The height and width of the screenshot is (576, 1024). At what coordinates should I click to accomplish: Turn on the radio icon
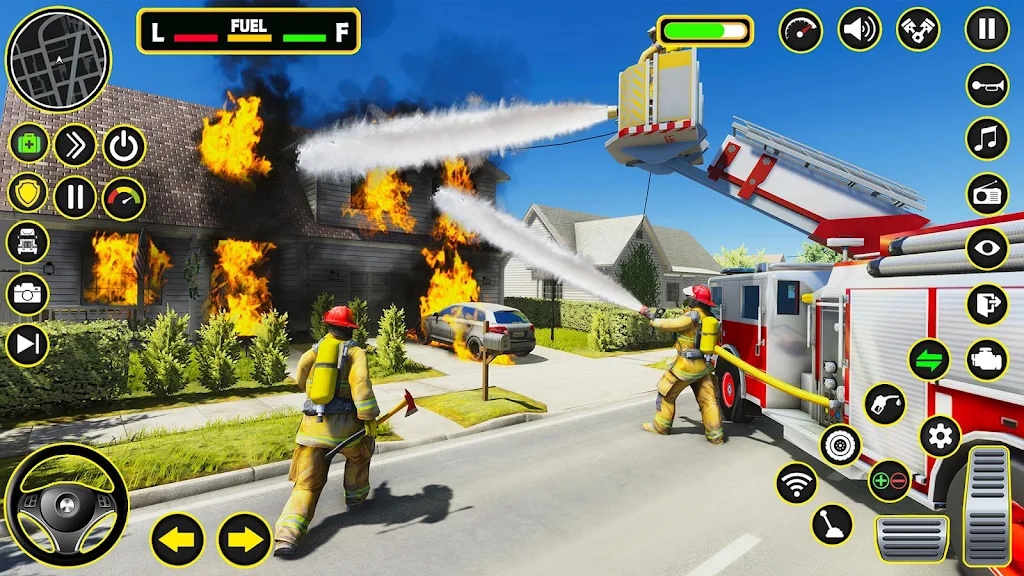pyautogui.click(x=987, y=194)
